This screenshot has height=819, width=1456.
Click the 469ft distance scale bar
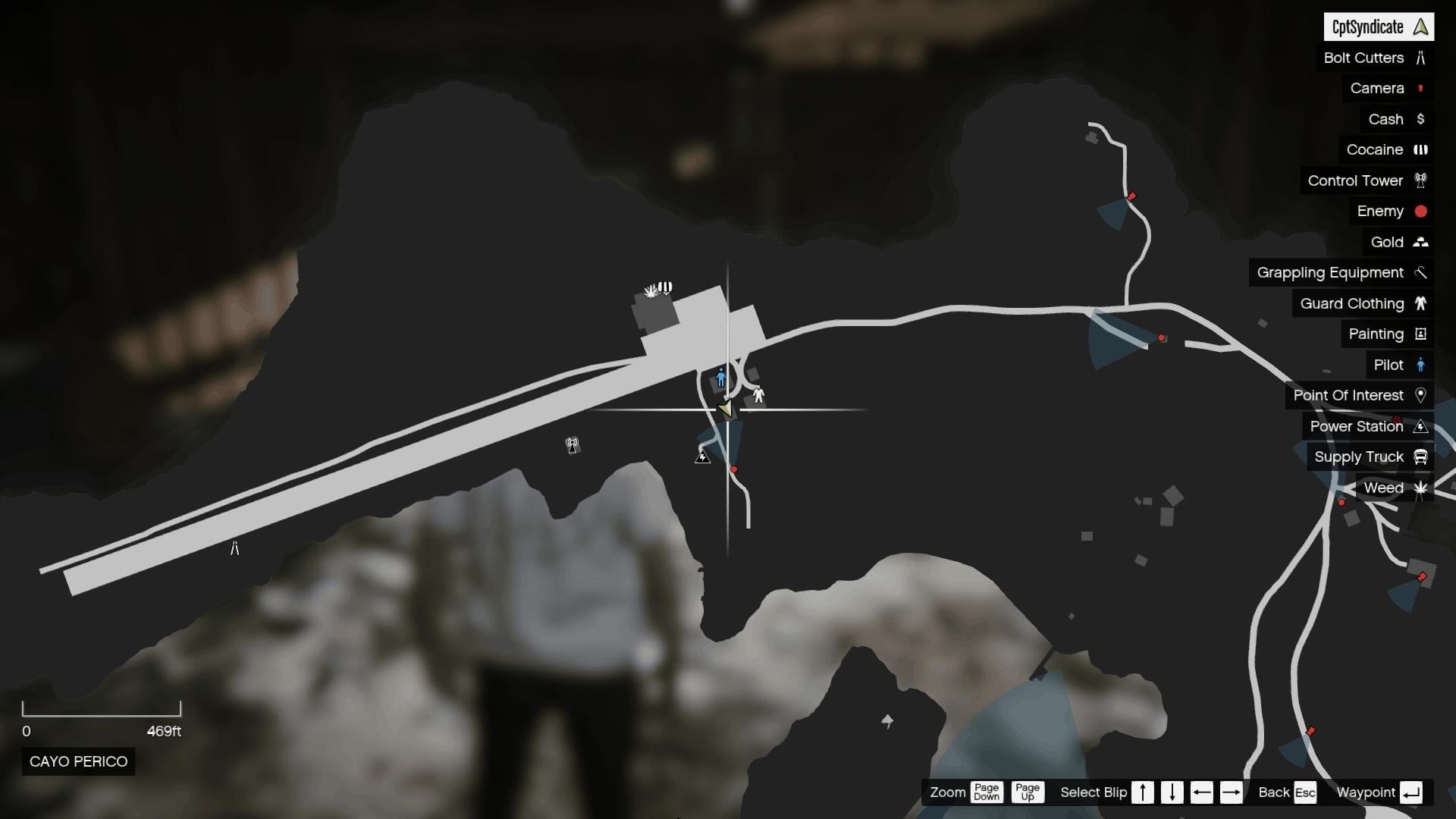pos(104,711)
